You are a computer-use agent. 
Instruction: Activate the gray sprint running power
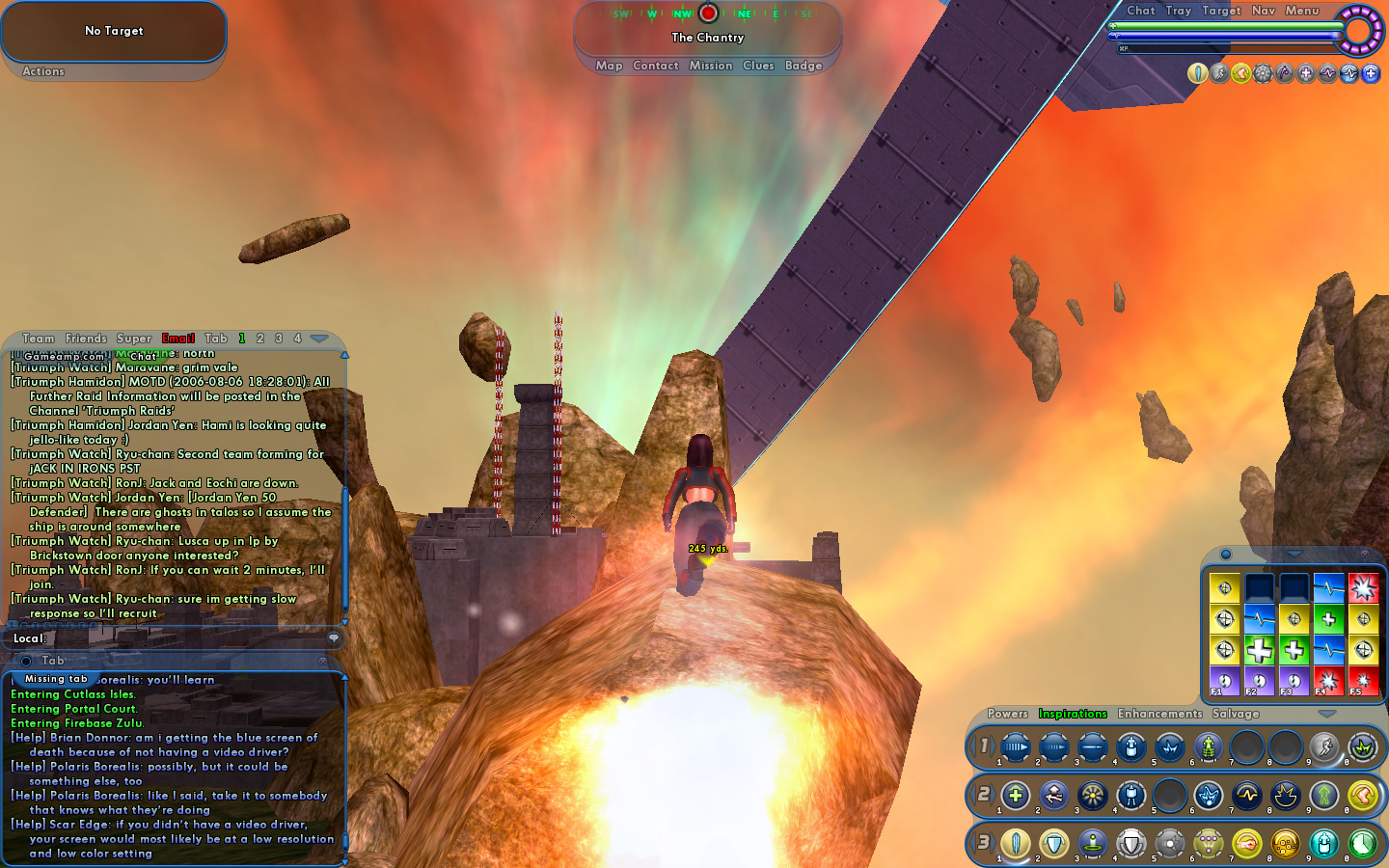(1324, 747)
